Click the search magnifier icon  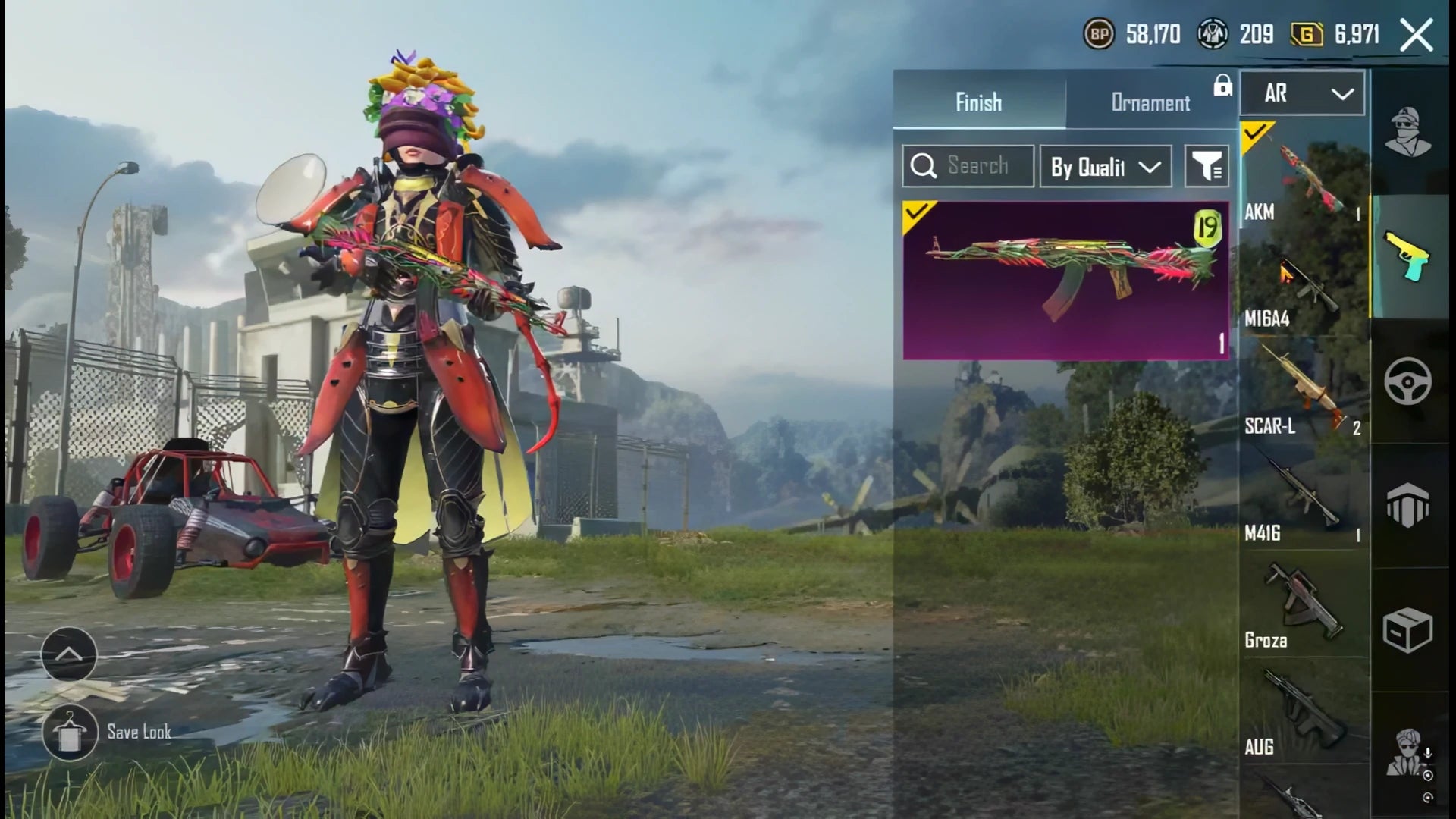(x=924, y=165)
